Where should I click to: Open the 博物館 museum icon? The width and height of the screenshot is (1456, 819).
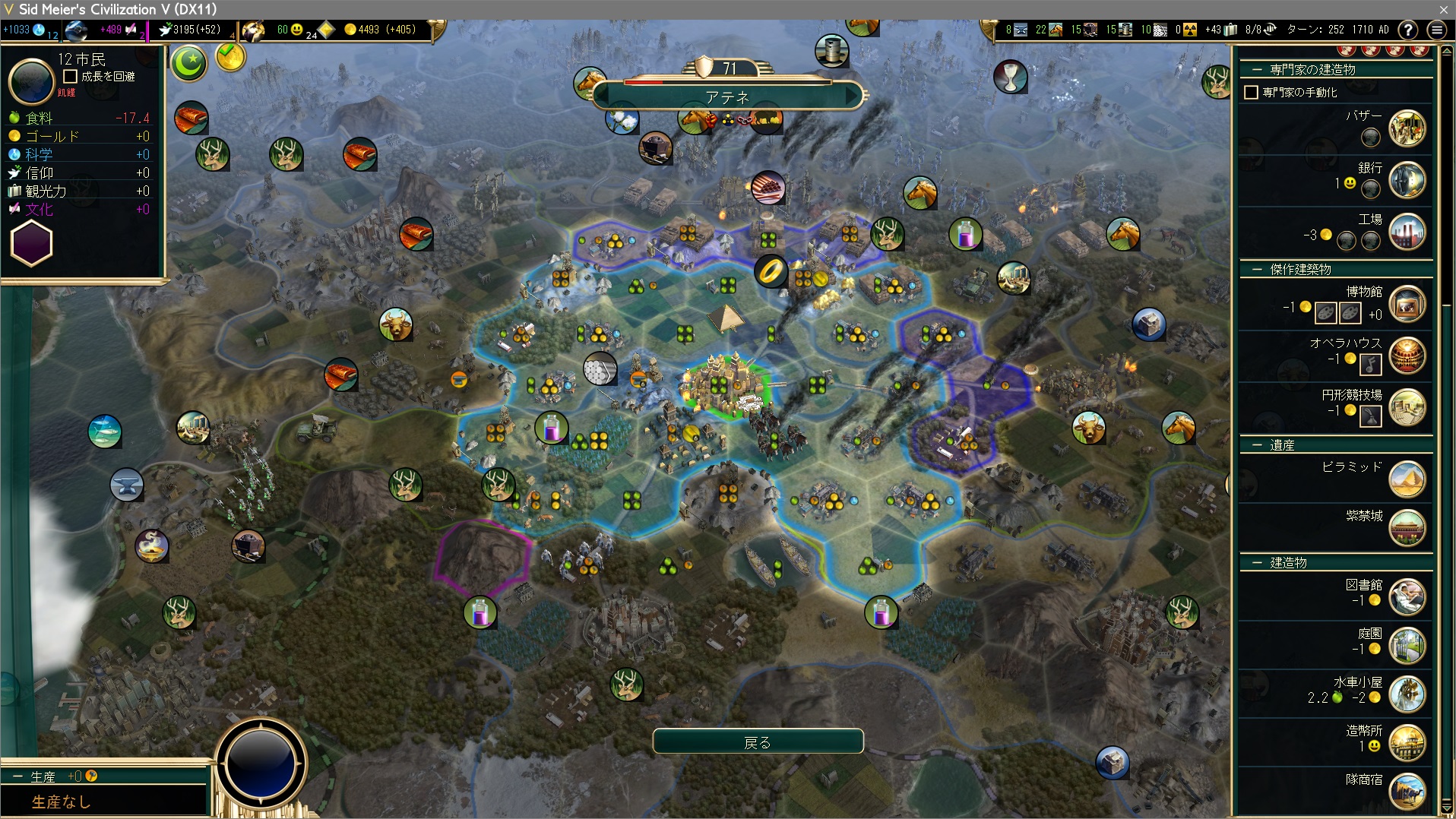click(x=1407, y=304)
